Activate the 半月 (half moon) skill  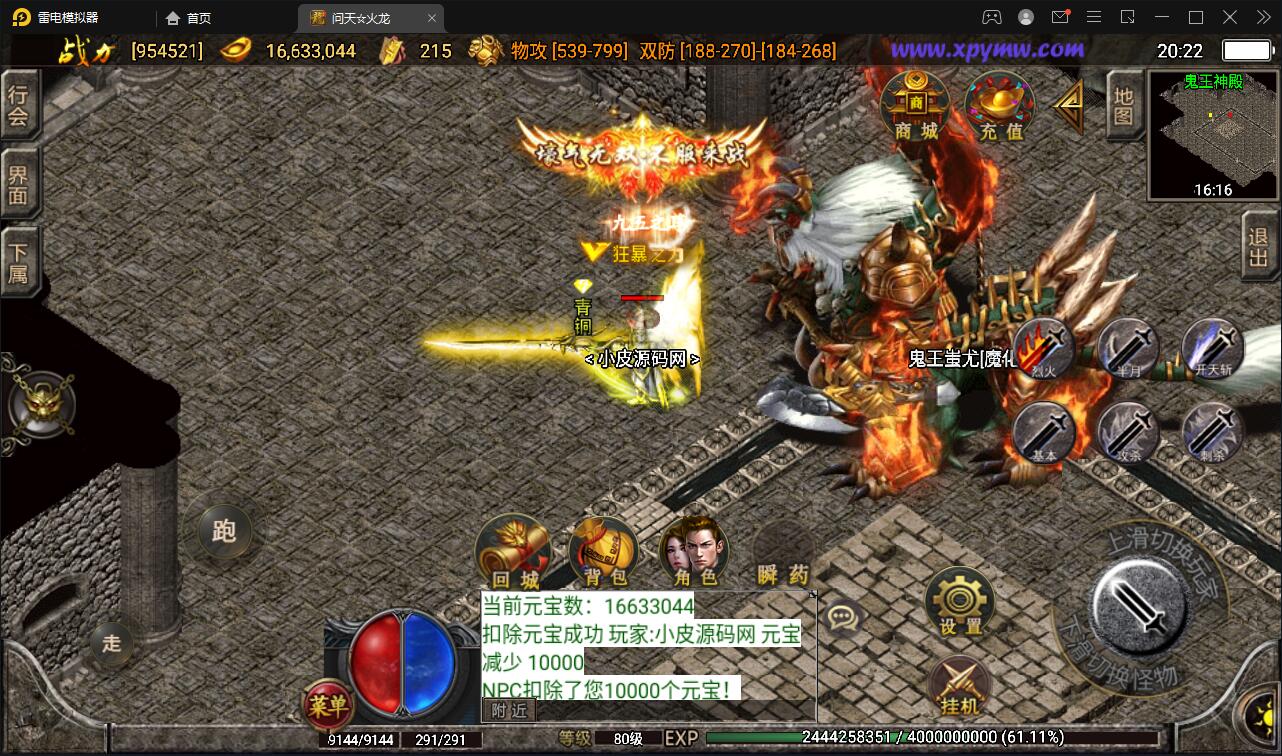pyautogui.click(x=1128, y=347)
